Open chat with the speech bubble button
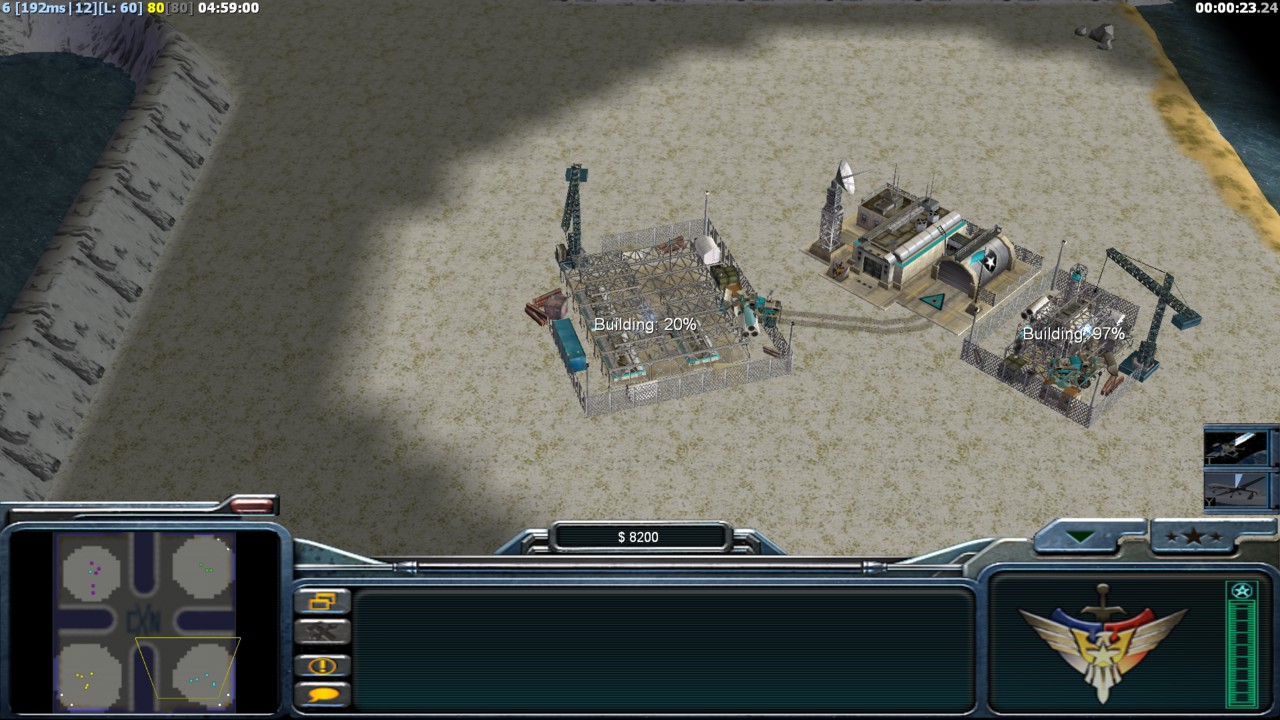 click(x=323, y=694)
